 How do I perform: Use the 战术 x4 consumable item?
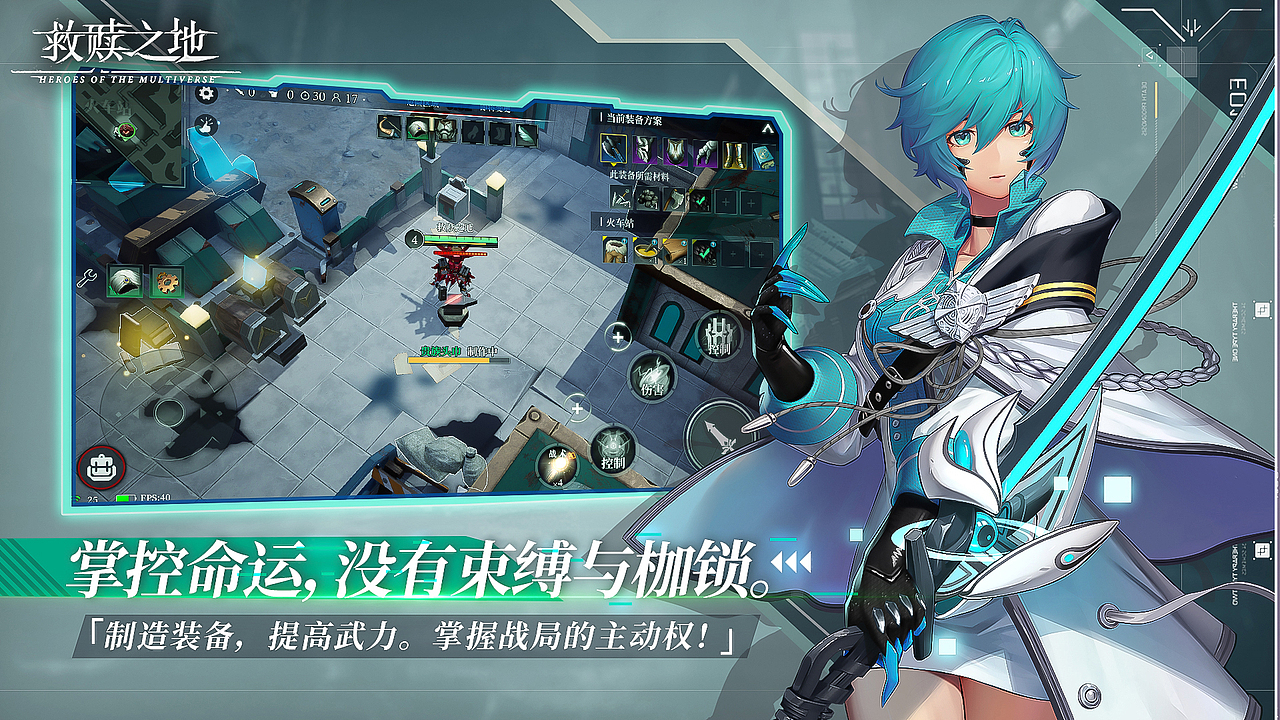[x=557, y=462]
